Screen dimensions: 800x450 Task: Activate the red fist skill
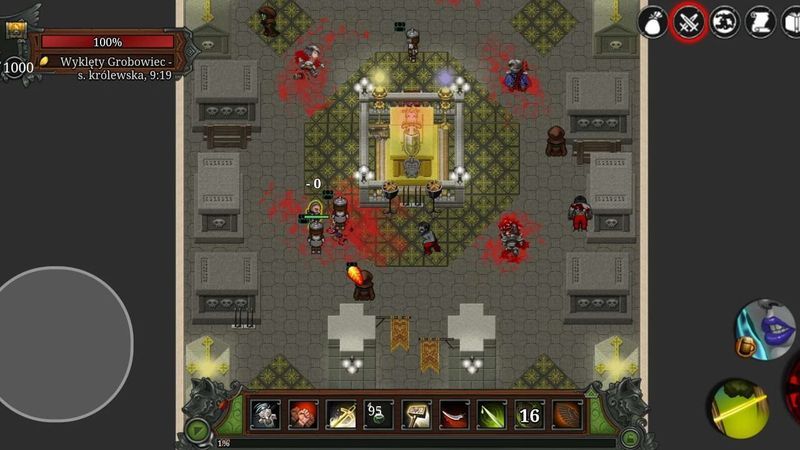[303, 413]
